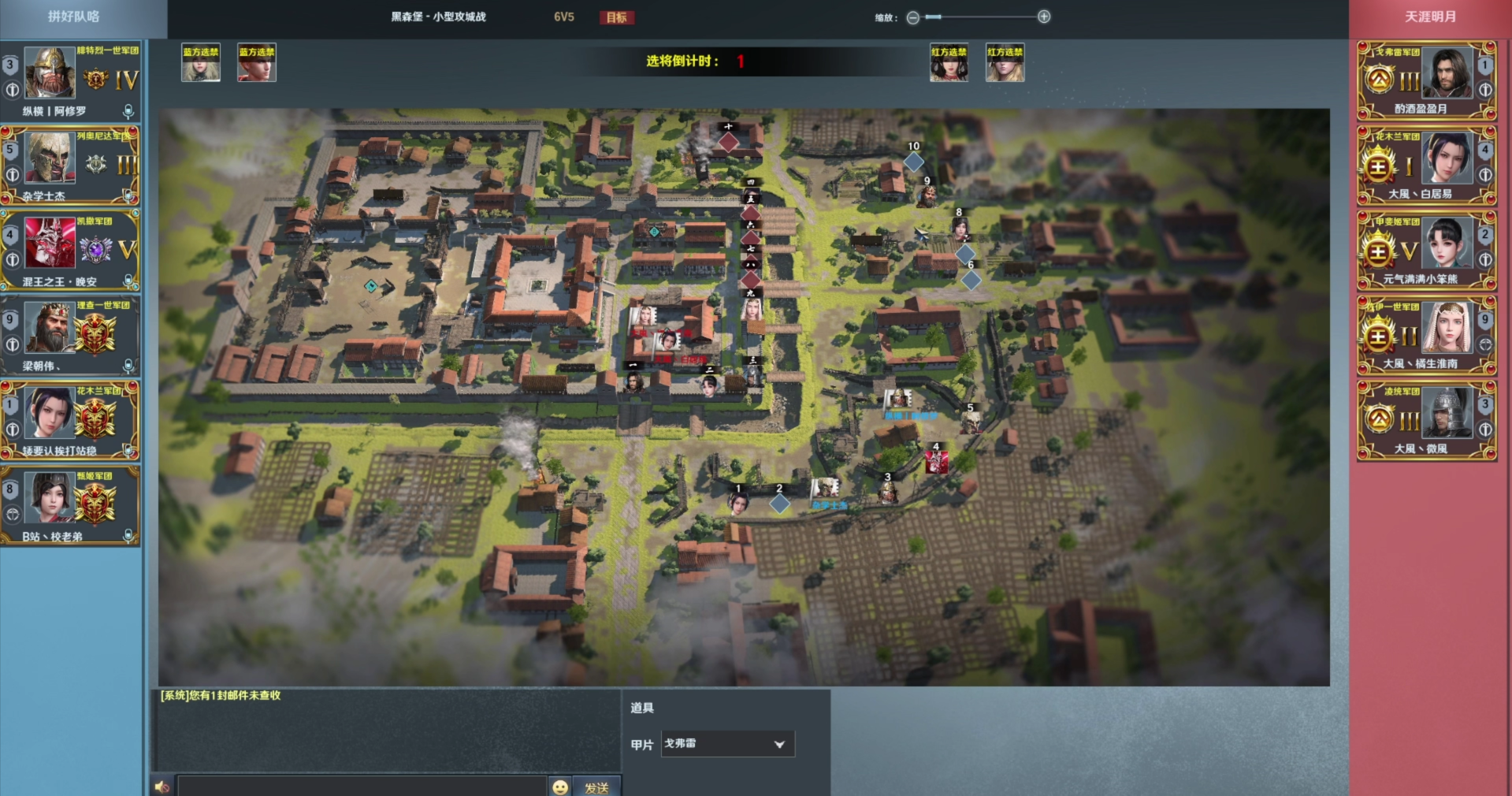Open the red 目标 objective button
Screen dimensions: 1512x796
pyautogui.click(x=616, y=17)
